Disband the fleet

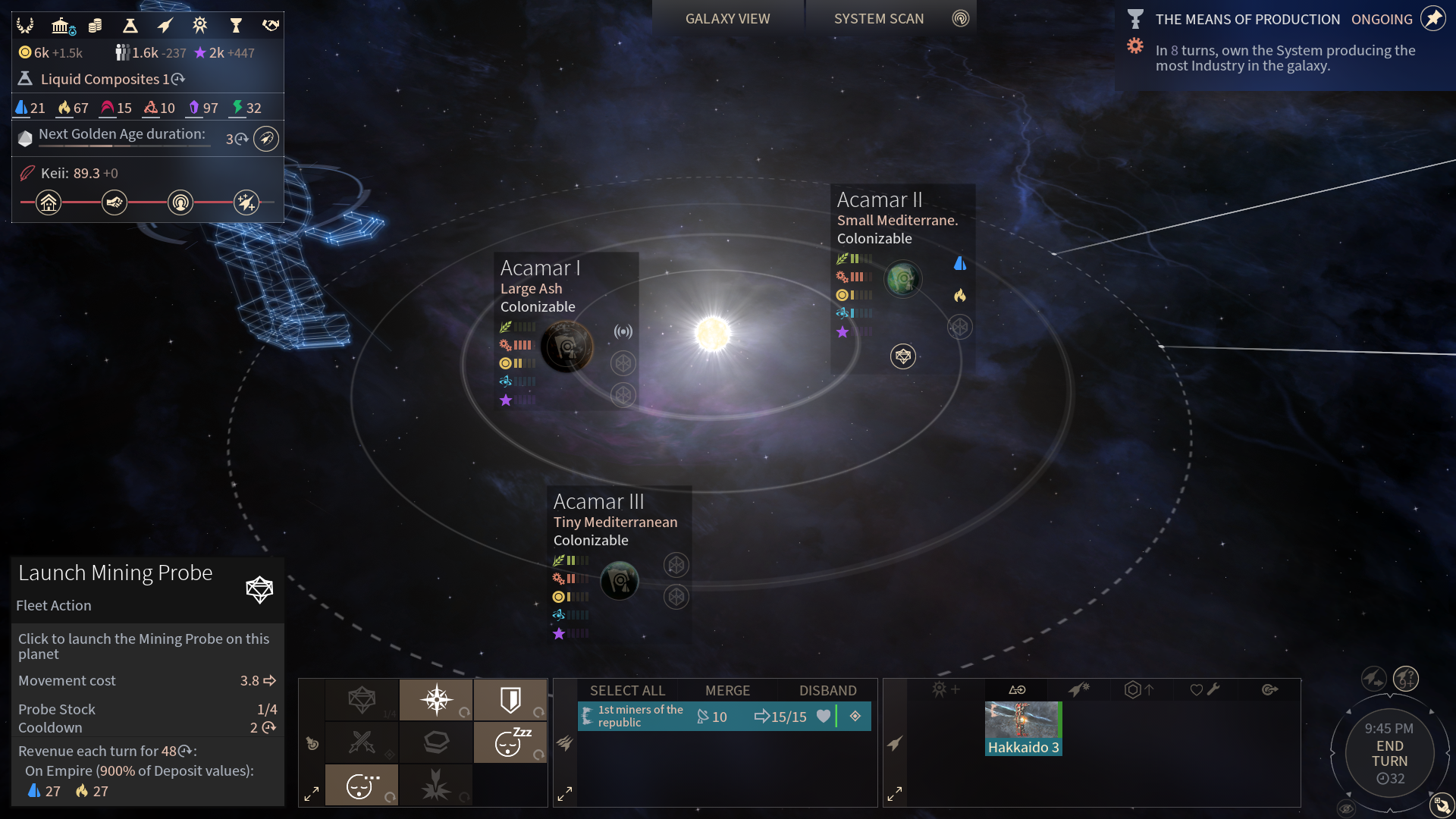click(x=827, y=690)
